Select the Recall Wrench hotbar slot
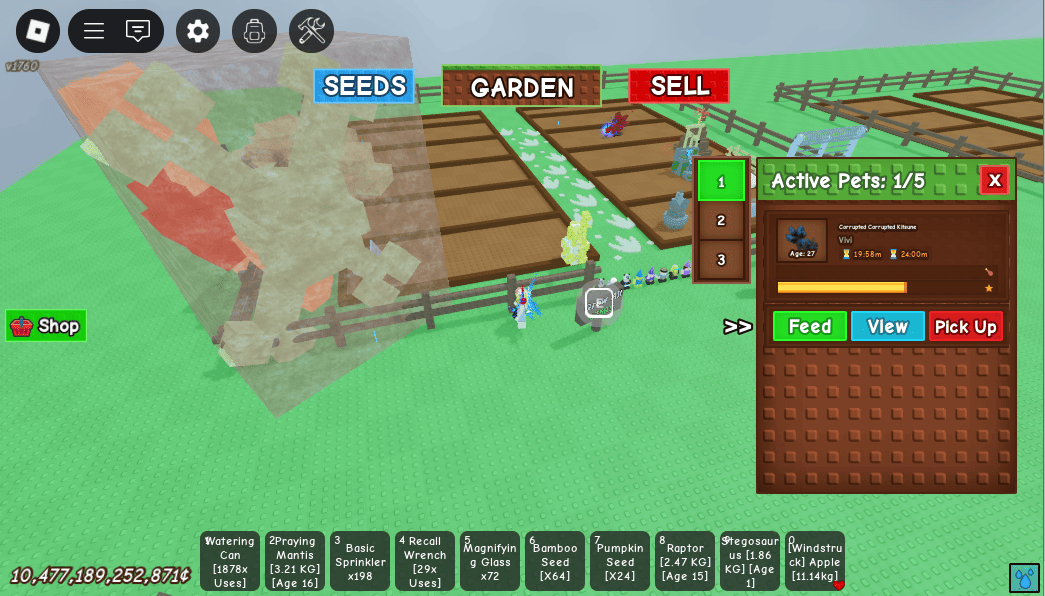The image size is (1045, 596). coord(425,561)
